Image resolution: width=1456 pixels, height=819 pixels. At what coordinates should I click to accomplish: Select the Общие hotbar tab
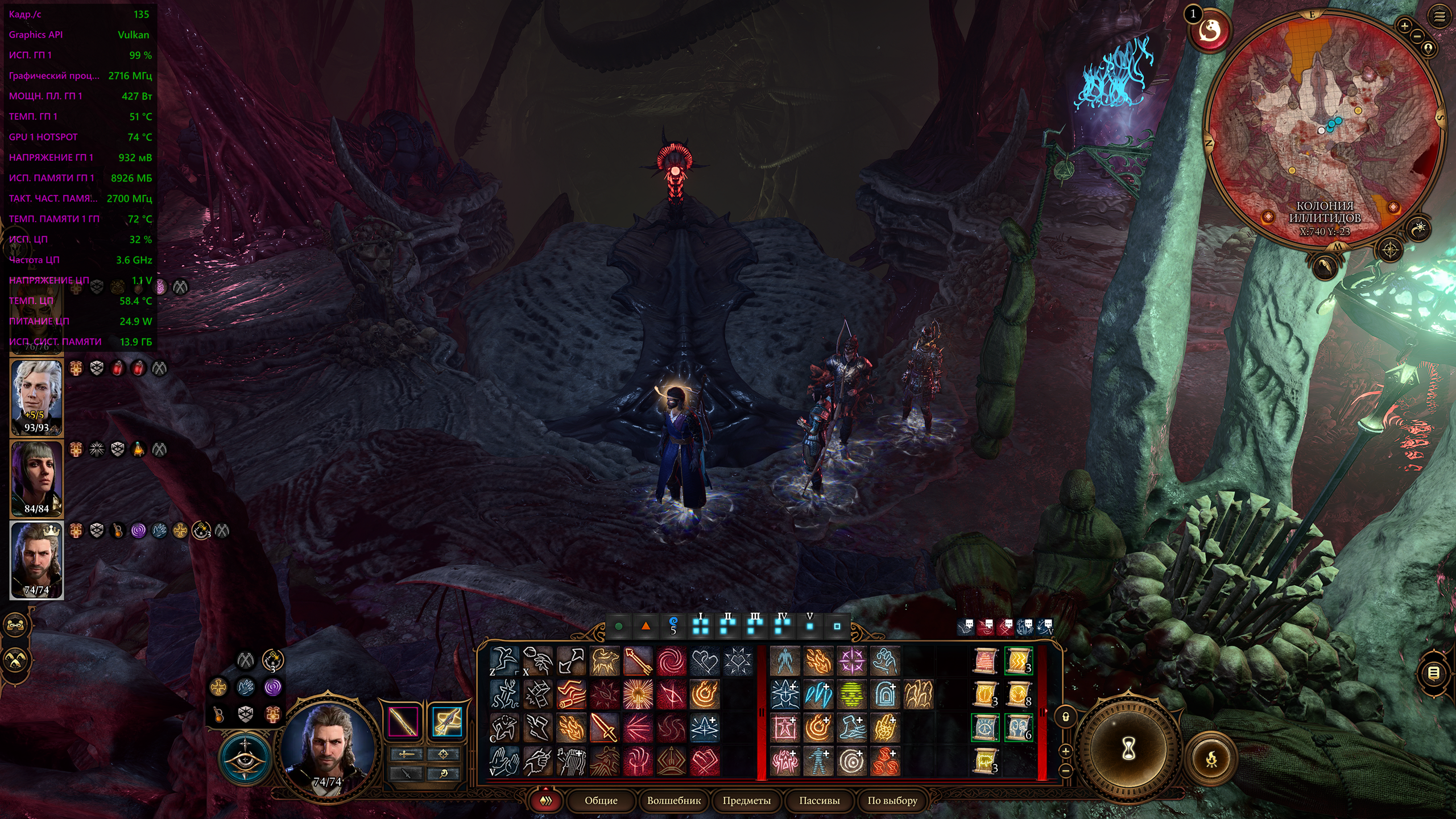601,800
